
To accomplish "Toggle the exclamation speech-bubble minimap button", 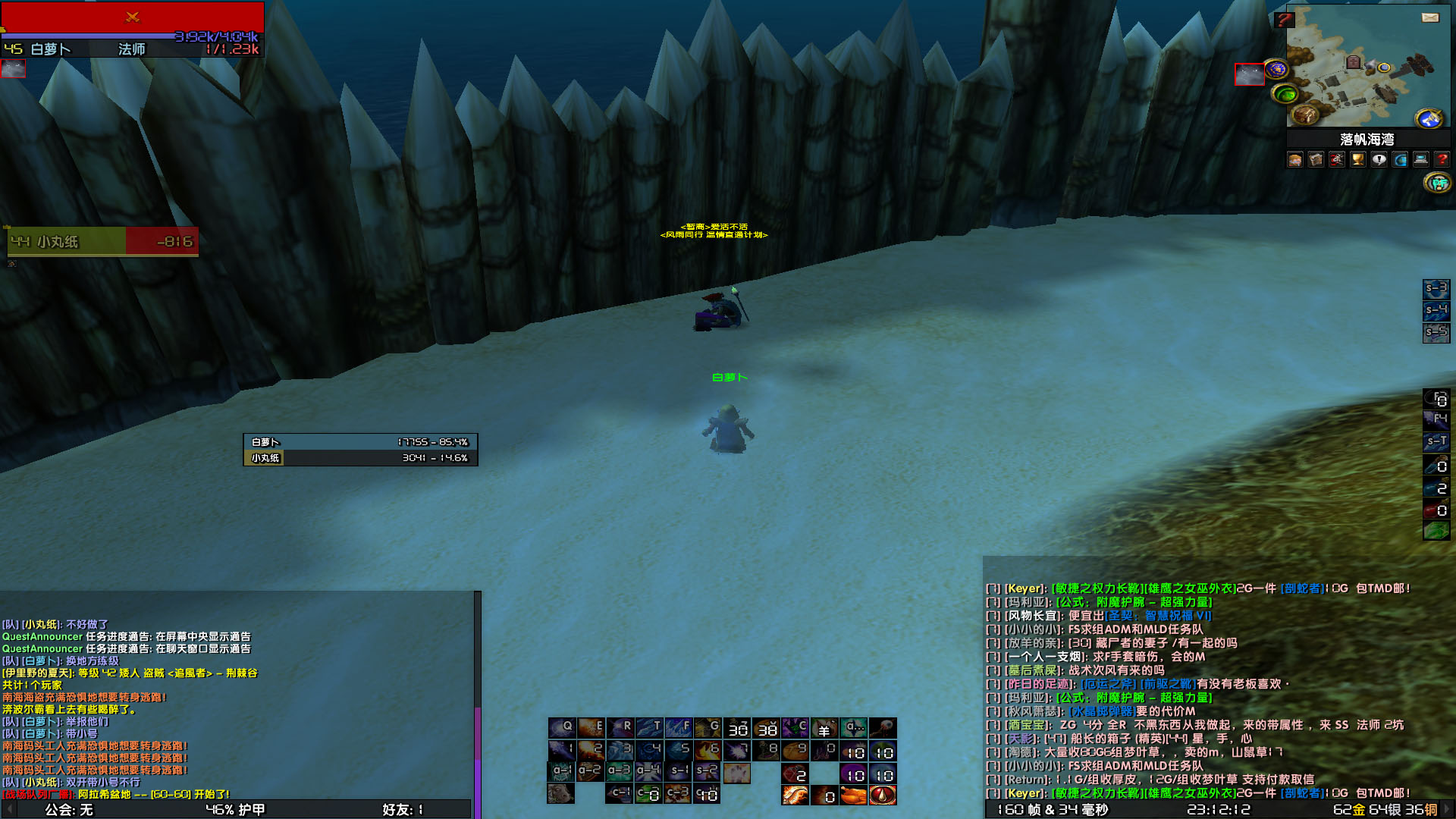I will click(1378, 159).
